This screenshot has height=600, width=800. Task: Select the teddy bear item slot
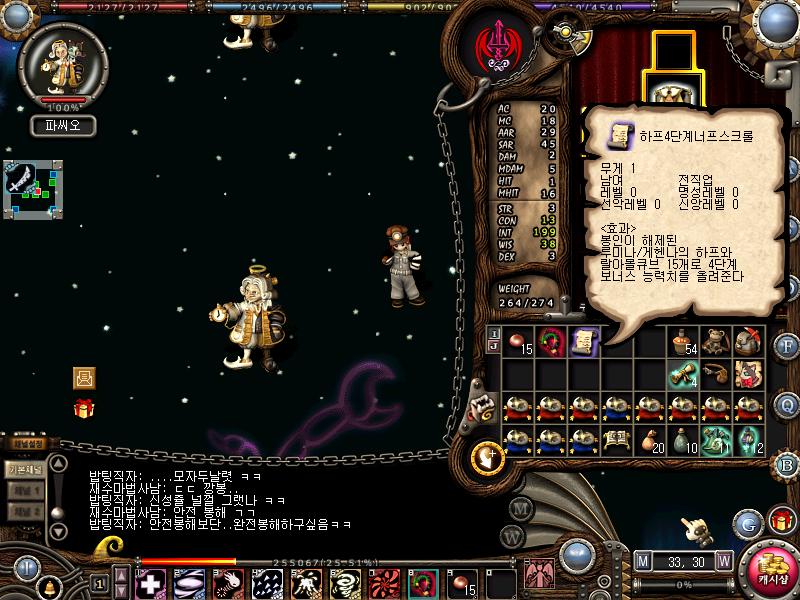coord(715,342)
